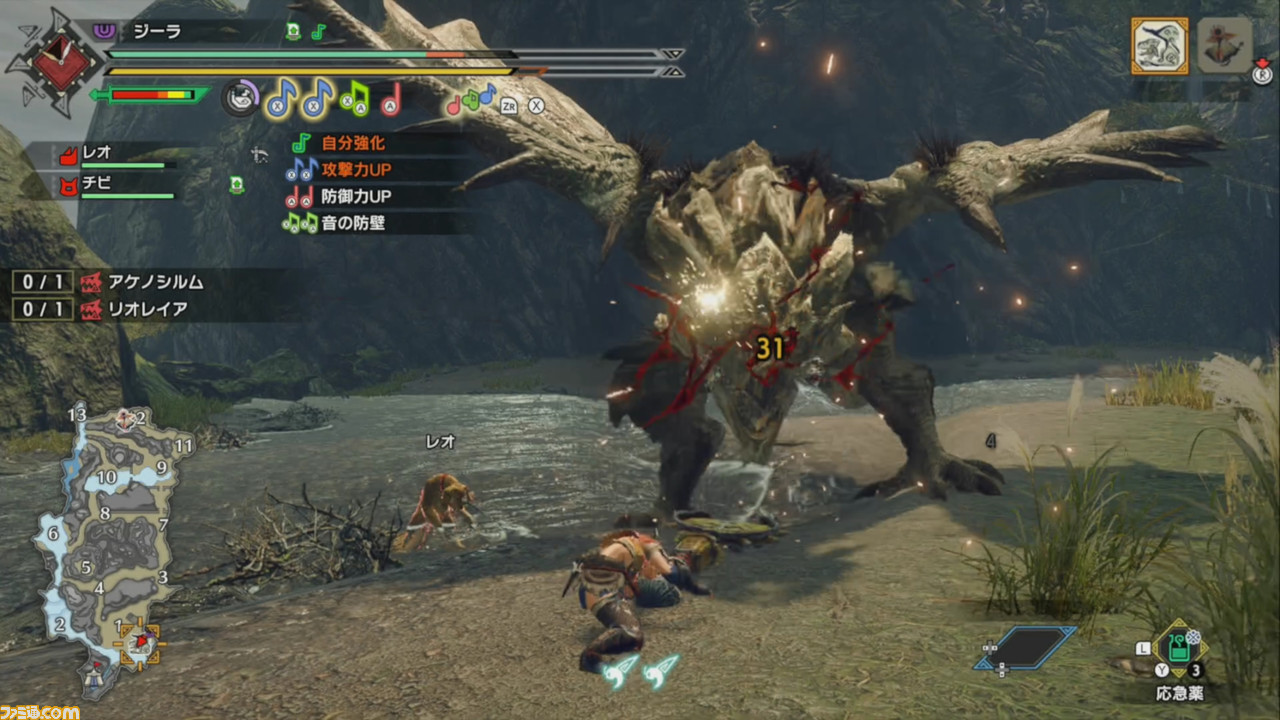The image size is (1280, 720).
Task: Select the Palamute Leo companion entry
Action: click(x=112, y=155)
